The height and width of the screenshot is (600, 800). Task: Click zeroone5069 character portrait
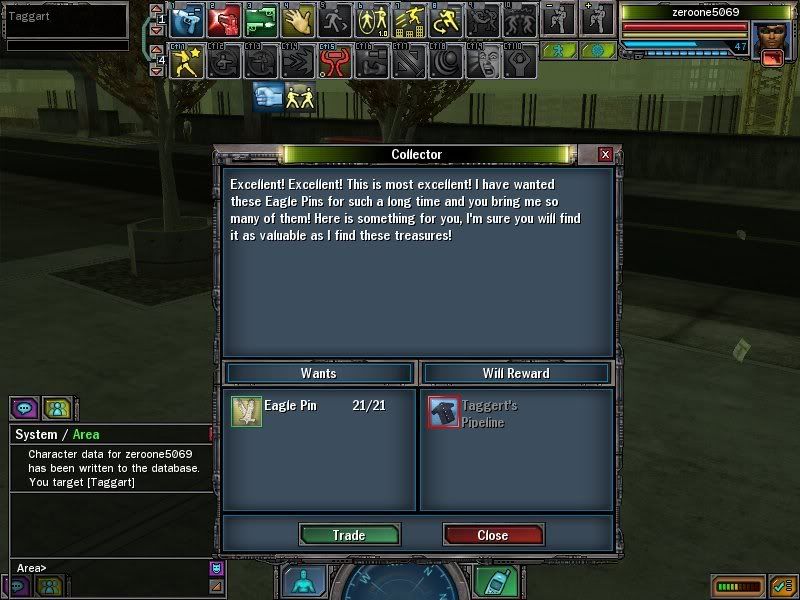[x=768, y=41]
